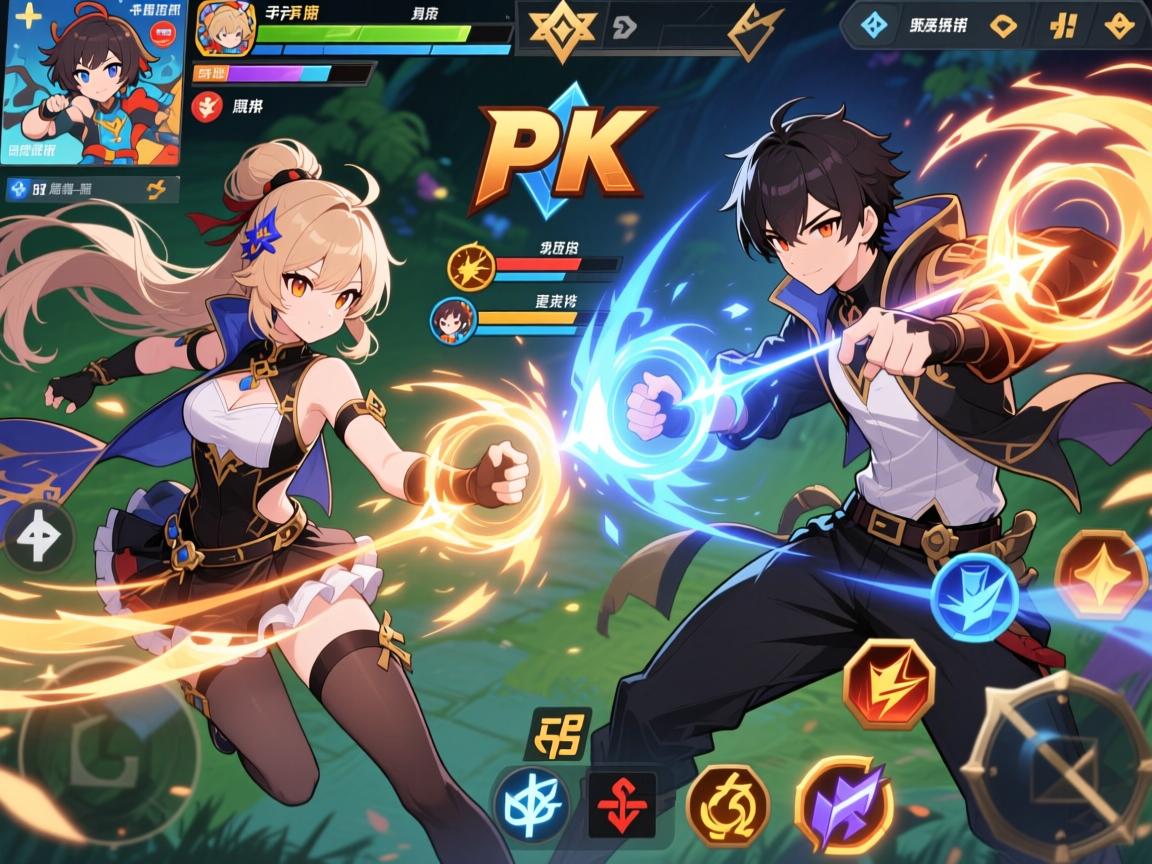Open the dark-haired fighter portrait card
The image size is (1152, 864).
[x=93, y=82]
